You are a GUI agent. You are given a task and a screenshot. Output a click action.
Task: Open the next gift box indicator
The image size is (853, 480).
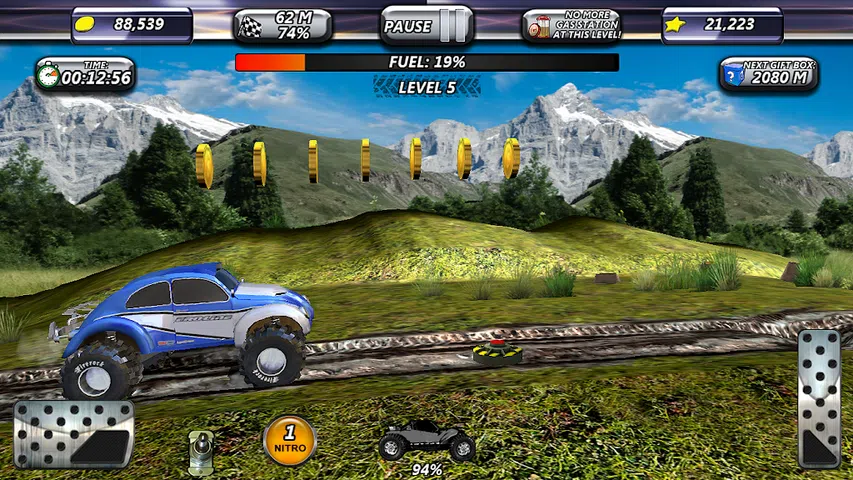pos(768,73)
